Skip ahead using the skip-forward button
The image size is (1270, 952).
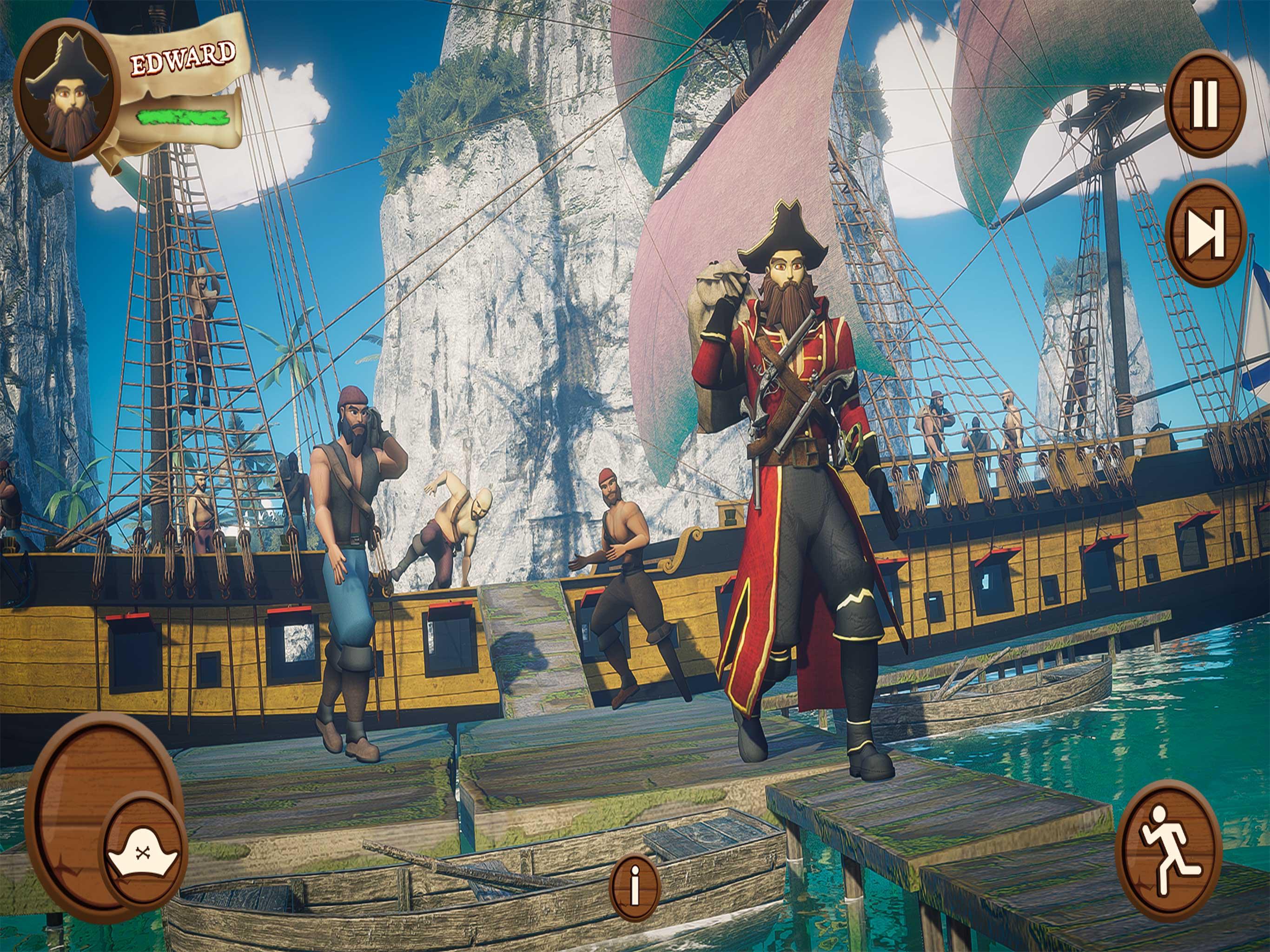tap(1205, 232)
